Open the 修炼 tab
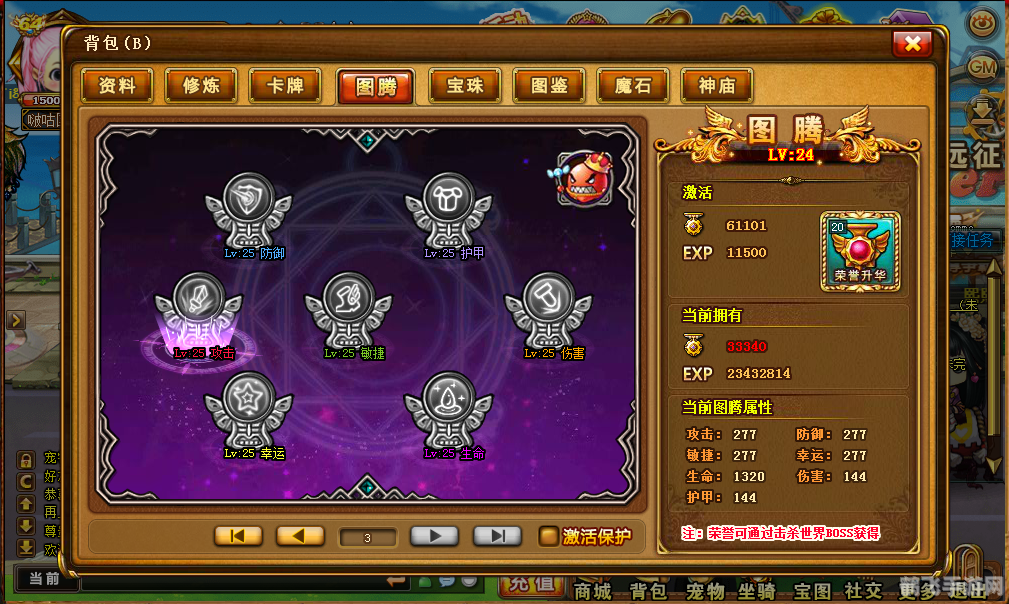 201,86
